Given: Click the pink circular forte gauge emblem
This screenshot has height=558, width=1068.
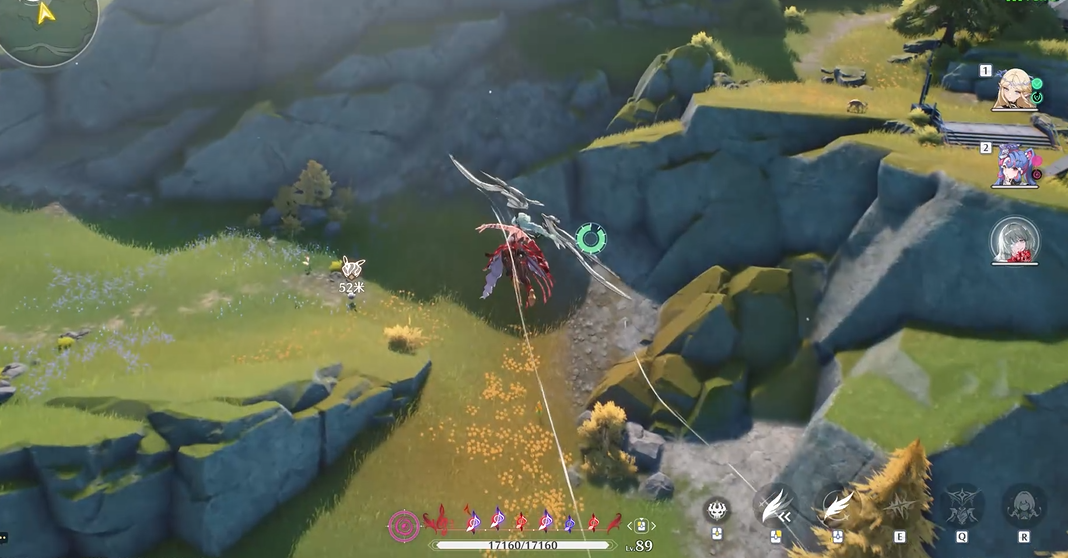Looking at the screenshot, I should 404,523.
